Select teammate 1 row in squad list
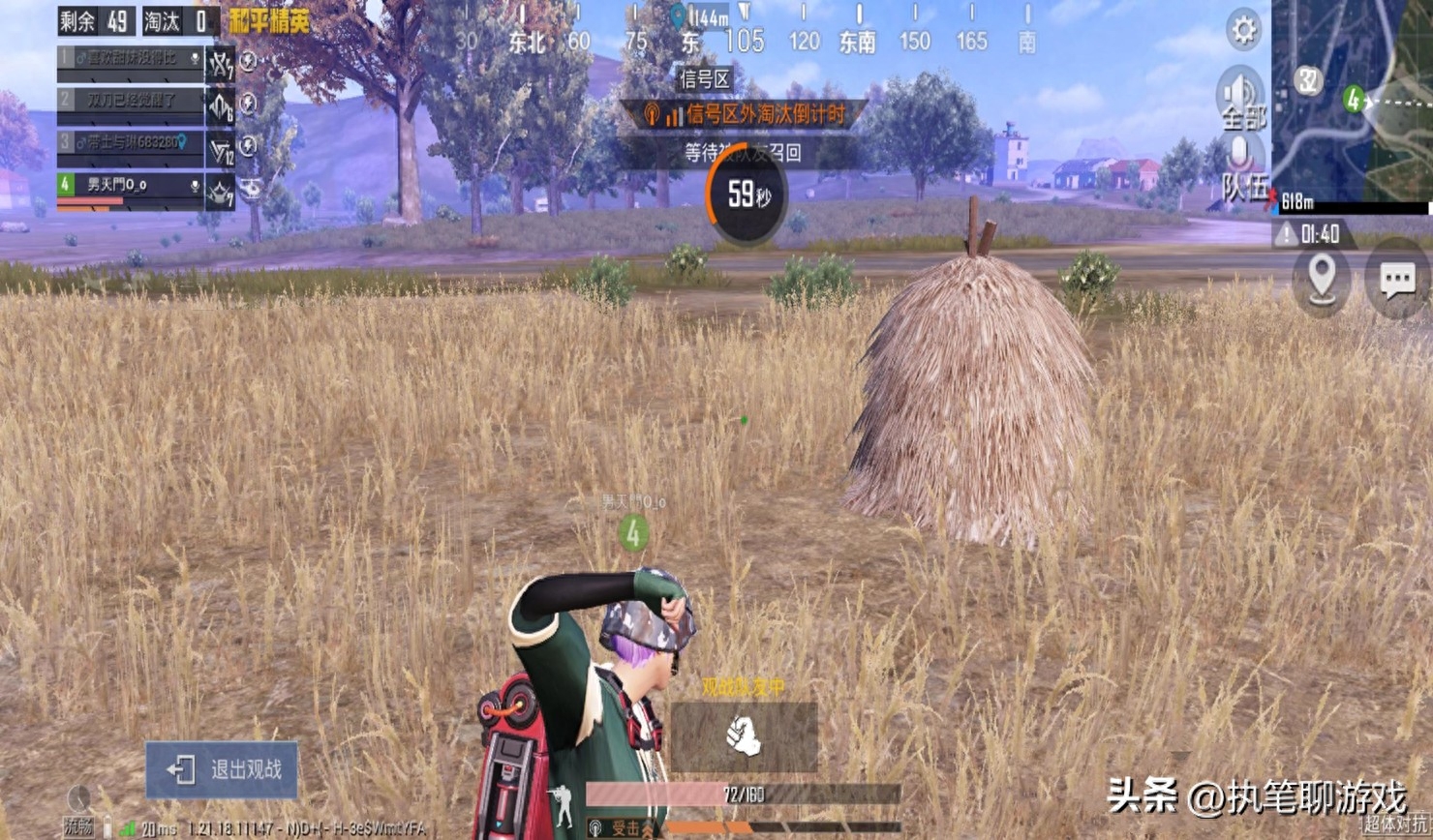This screenshot has width=1433, height=840. coord(130,59)
